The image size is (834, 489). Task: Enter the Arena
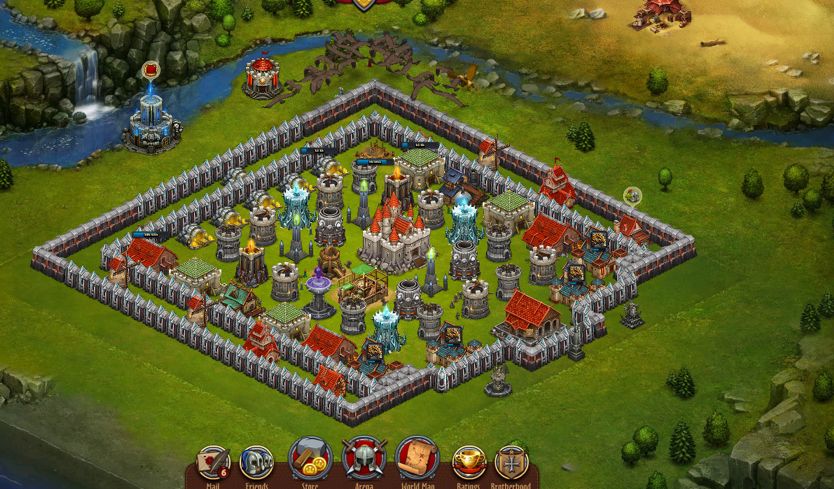(363, 459)
